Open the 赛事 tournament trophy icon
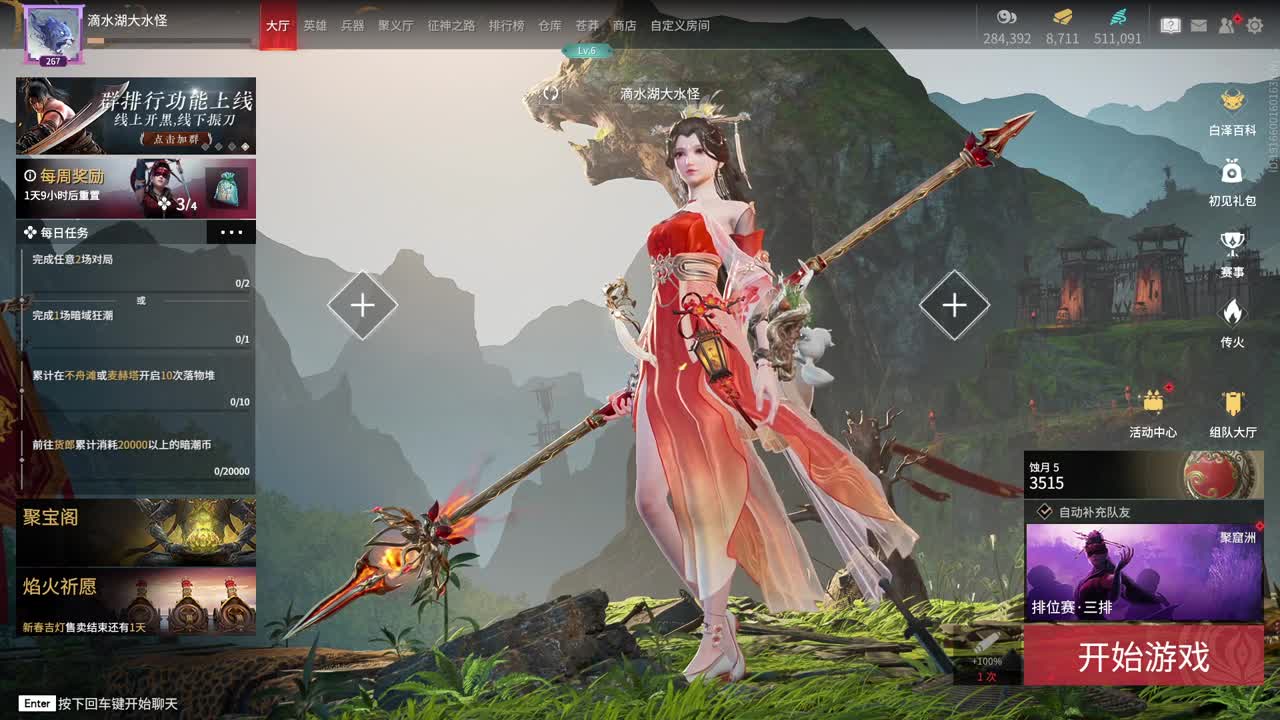 [1232, 253]
